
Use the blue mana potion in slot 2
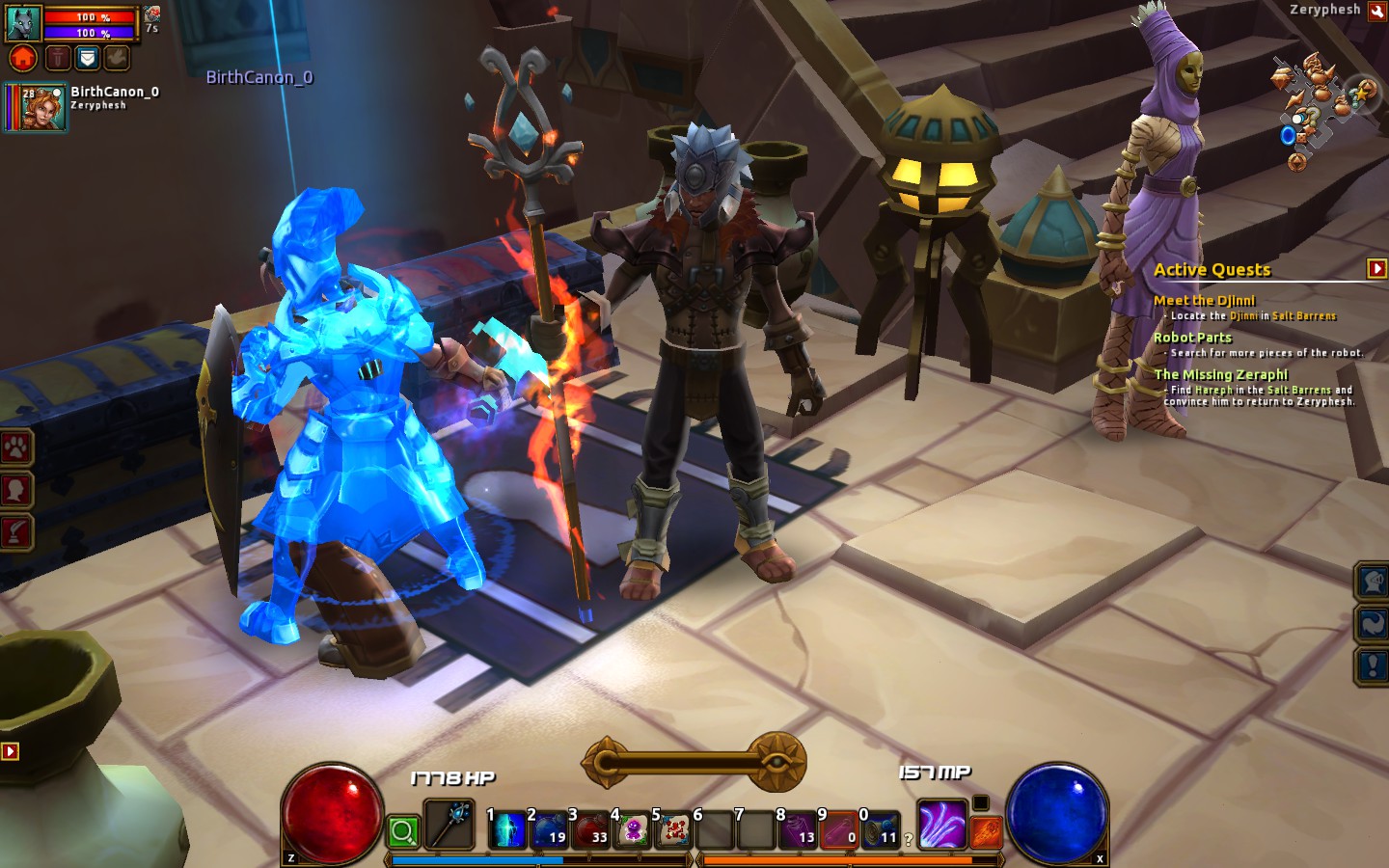tap(549, 829)
